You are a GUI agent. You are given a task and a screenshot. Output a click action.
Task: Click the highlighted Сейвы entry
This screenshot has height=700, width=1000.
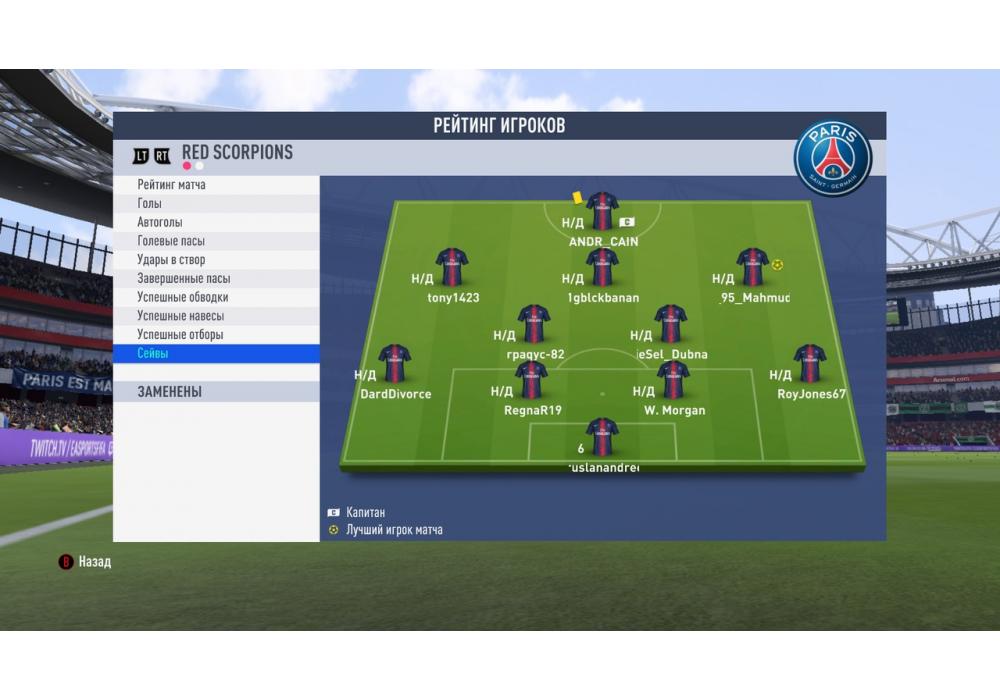pyautogui.click(x=216, y=354)
